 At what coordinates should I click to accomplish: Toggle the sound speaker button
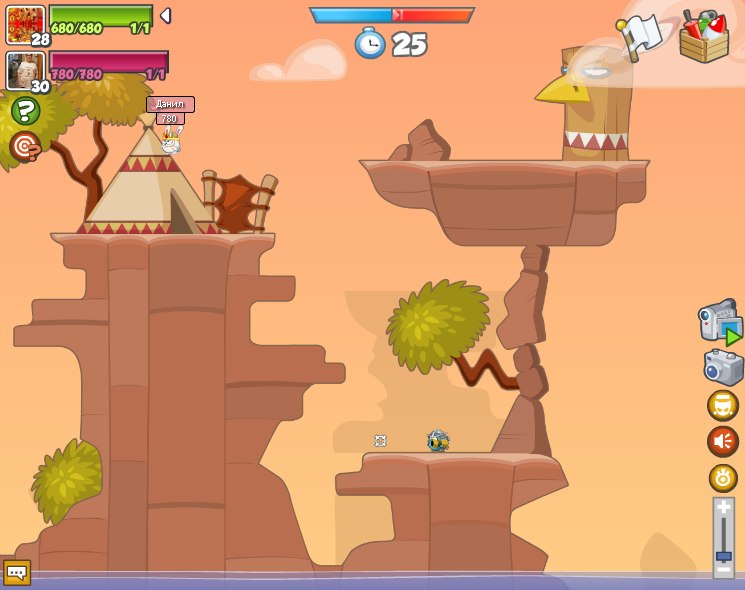(722, 441)
